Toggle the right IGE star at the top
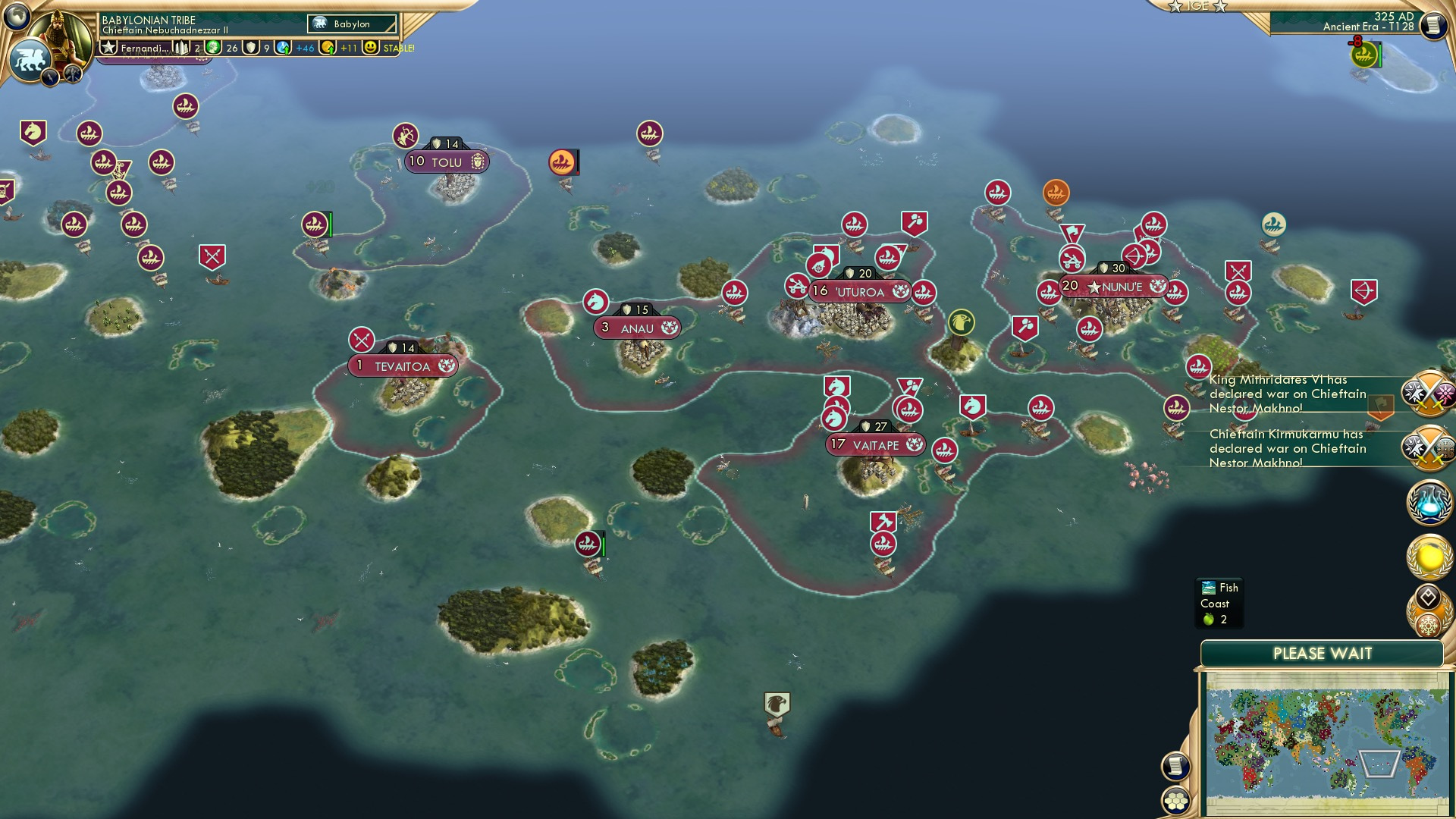This screenshot has height=819, width=1456. click(1220, 7)
